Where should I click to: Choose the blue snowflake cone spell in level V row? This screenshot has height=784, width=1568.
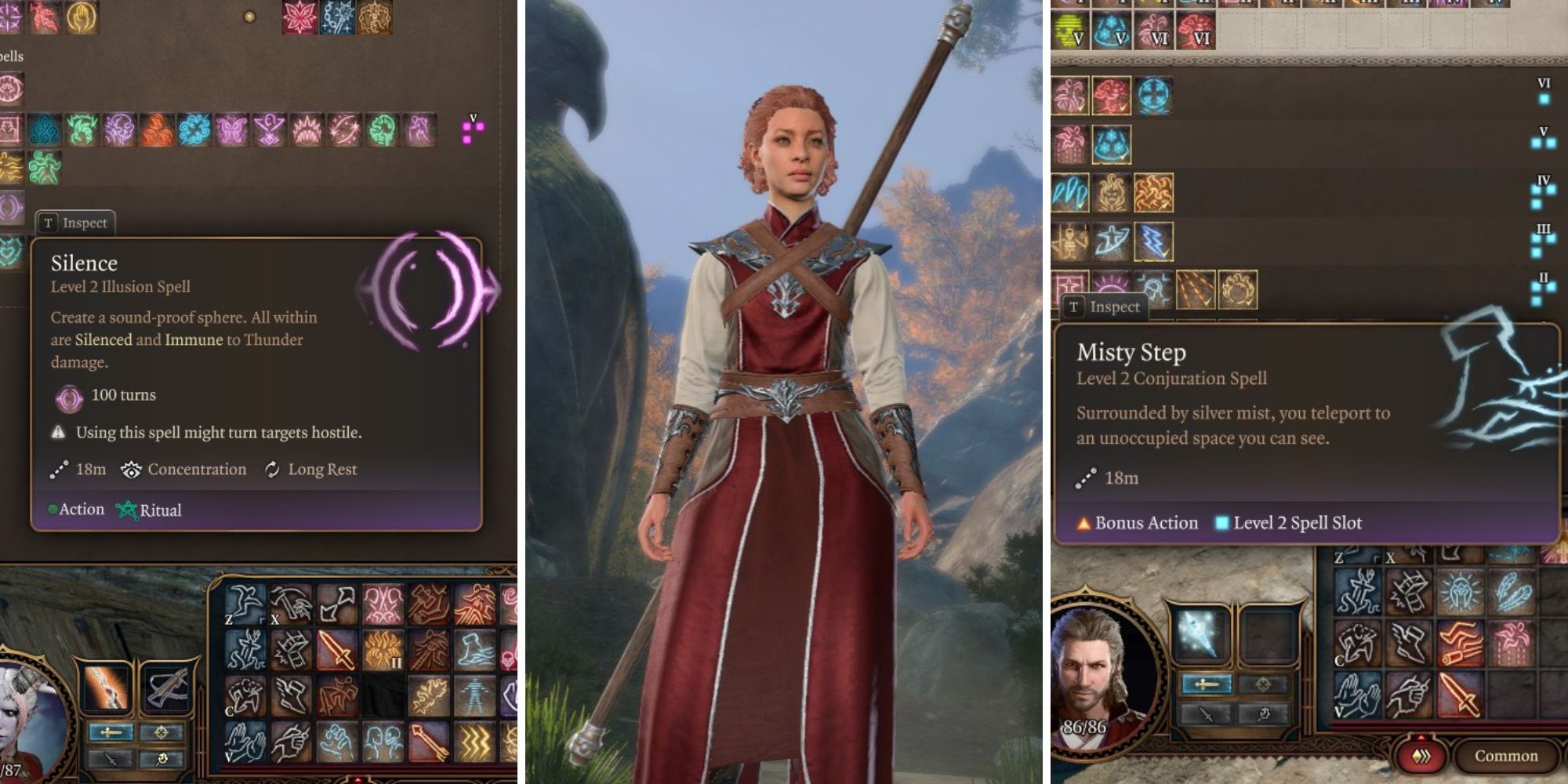[x=1111, y=144]
